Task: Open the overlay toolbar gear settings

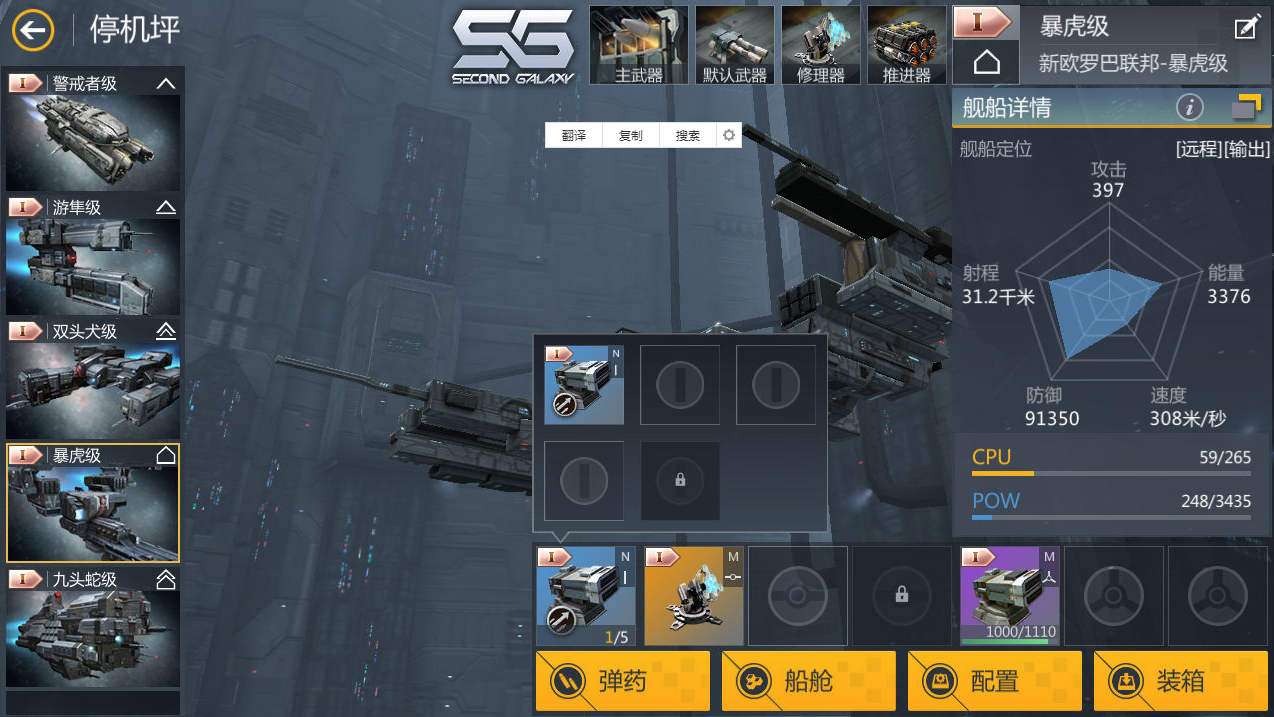Action: 729,136
